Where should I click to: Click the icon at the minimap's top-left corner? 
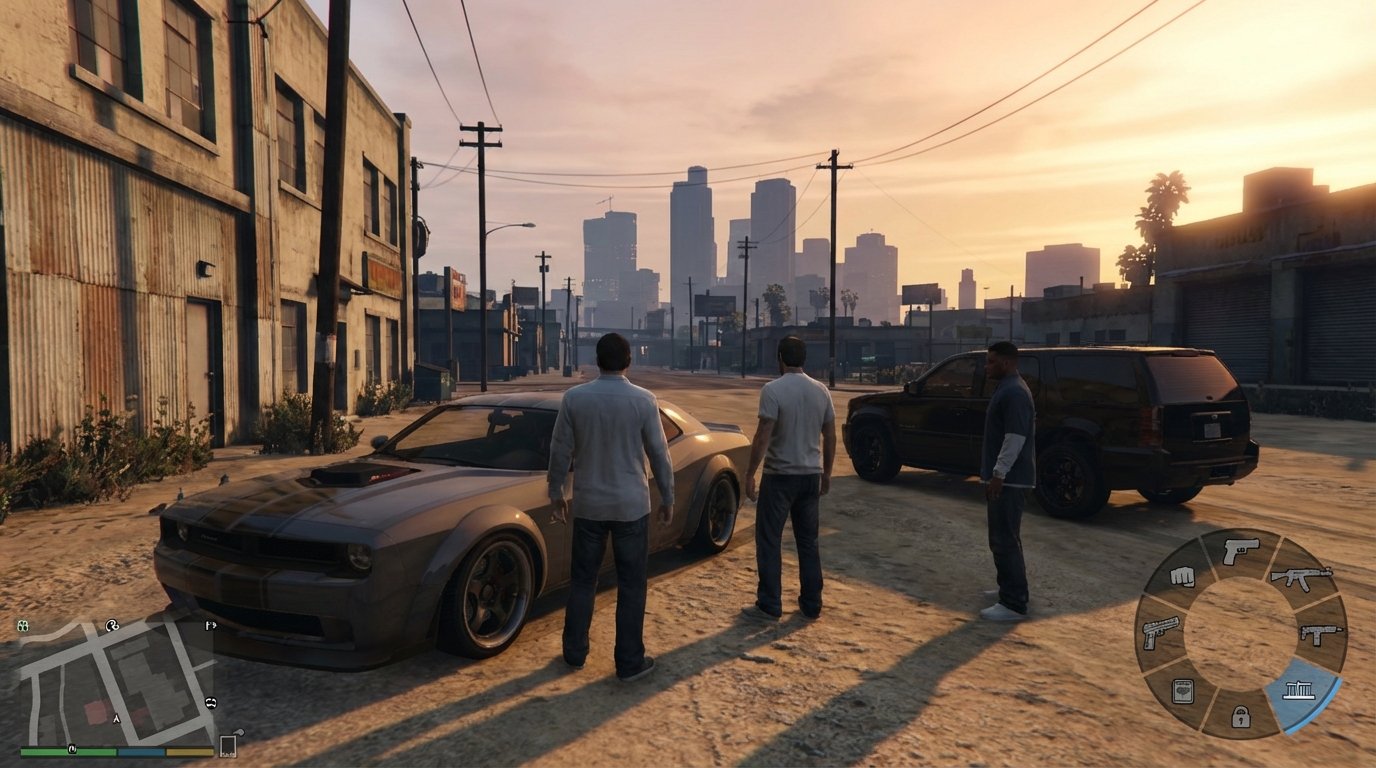[x=22, y=624]
